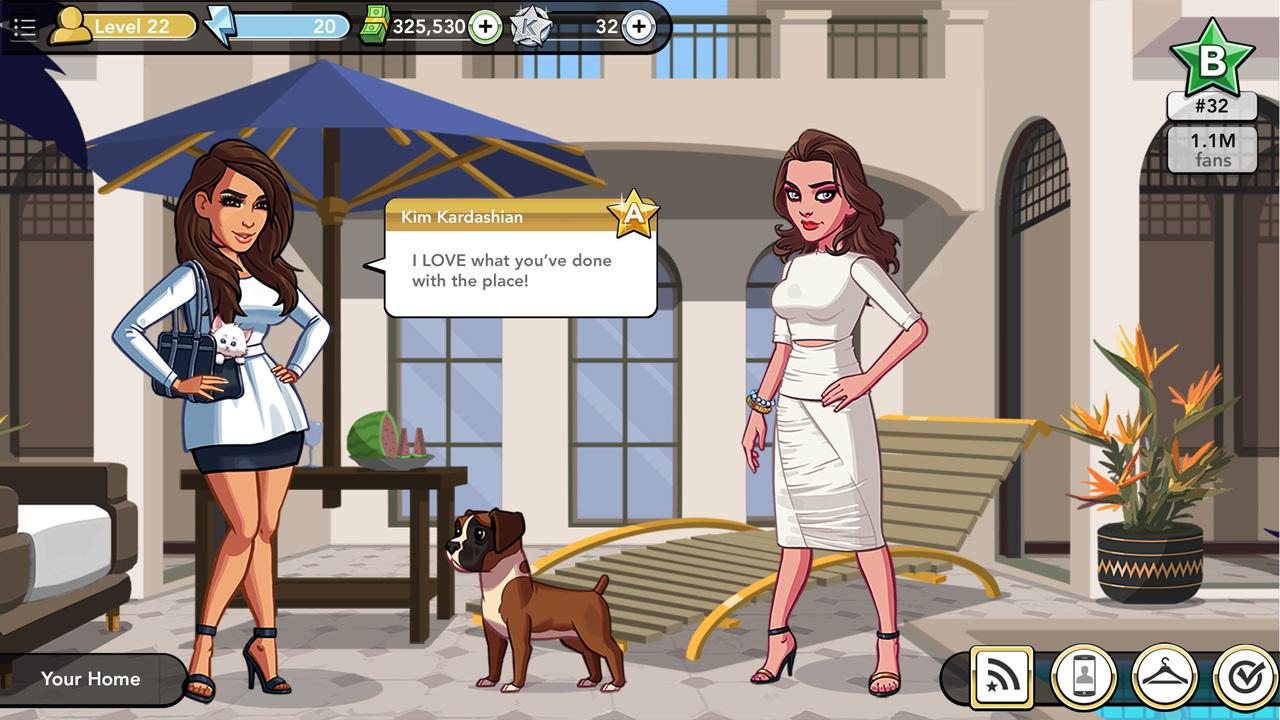
Task: Open the menu list icon top-left
Action: click(27, 27)
